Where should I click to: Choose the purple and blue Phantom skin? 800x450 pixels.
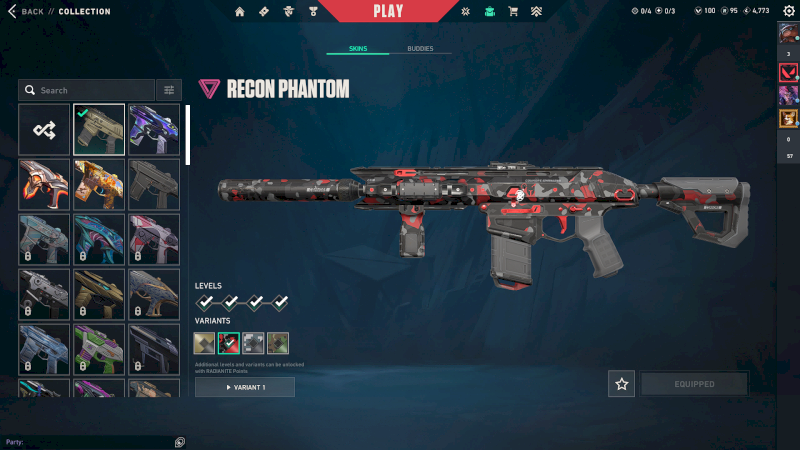[x=154, y=130]
